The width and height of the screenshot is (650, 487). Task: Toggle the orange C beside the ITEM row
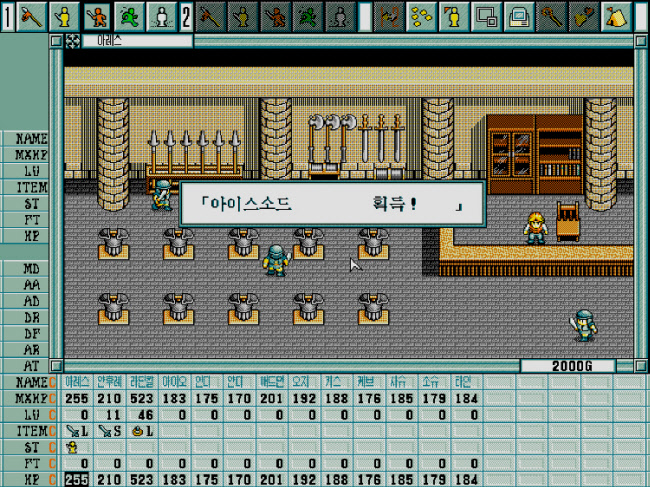53,431
